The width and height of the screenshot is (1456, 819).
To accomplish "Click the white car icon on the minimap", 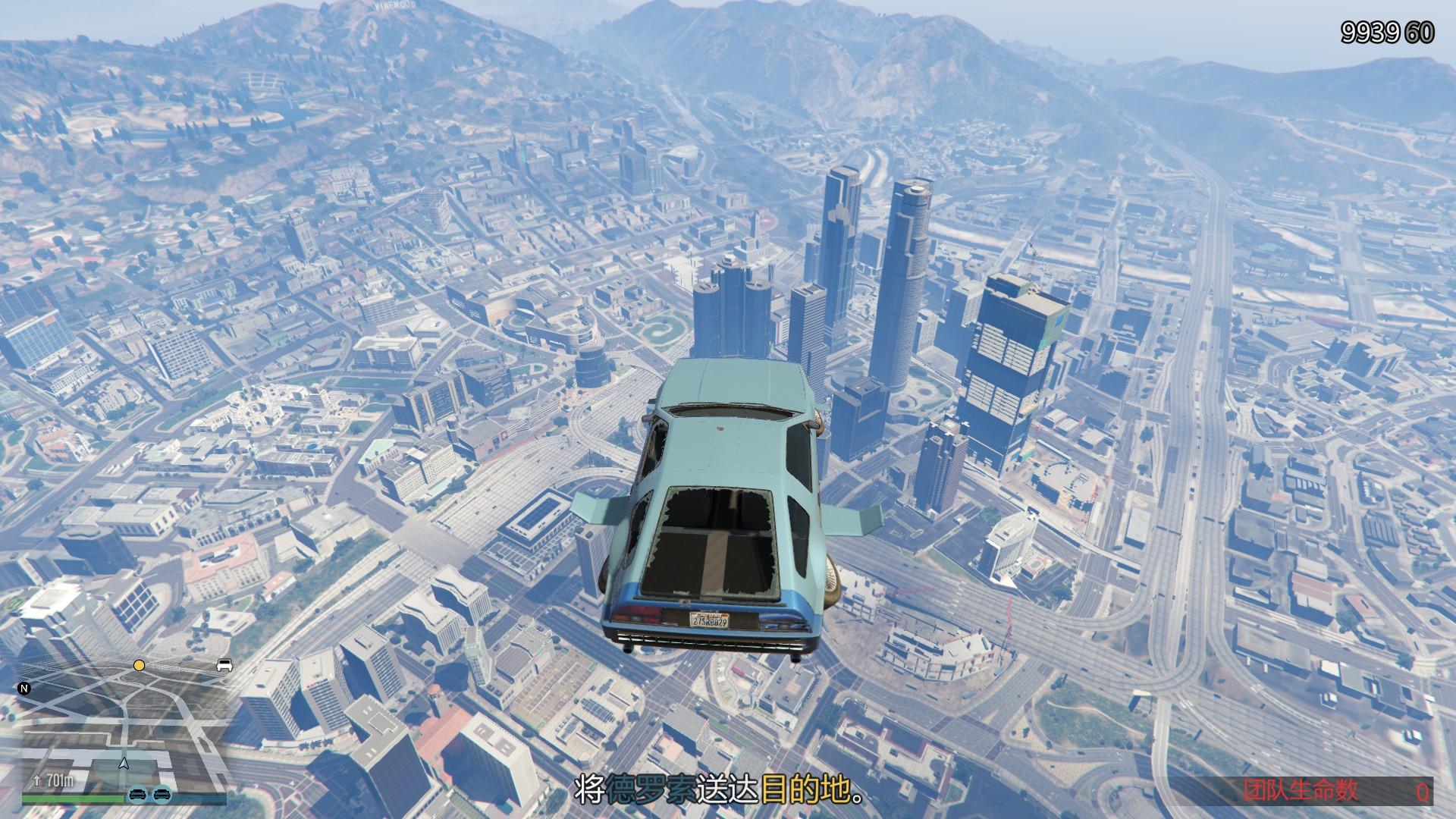I will point(225,665).
